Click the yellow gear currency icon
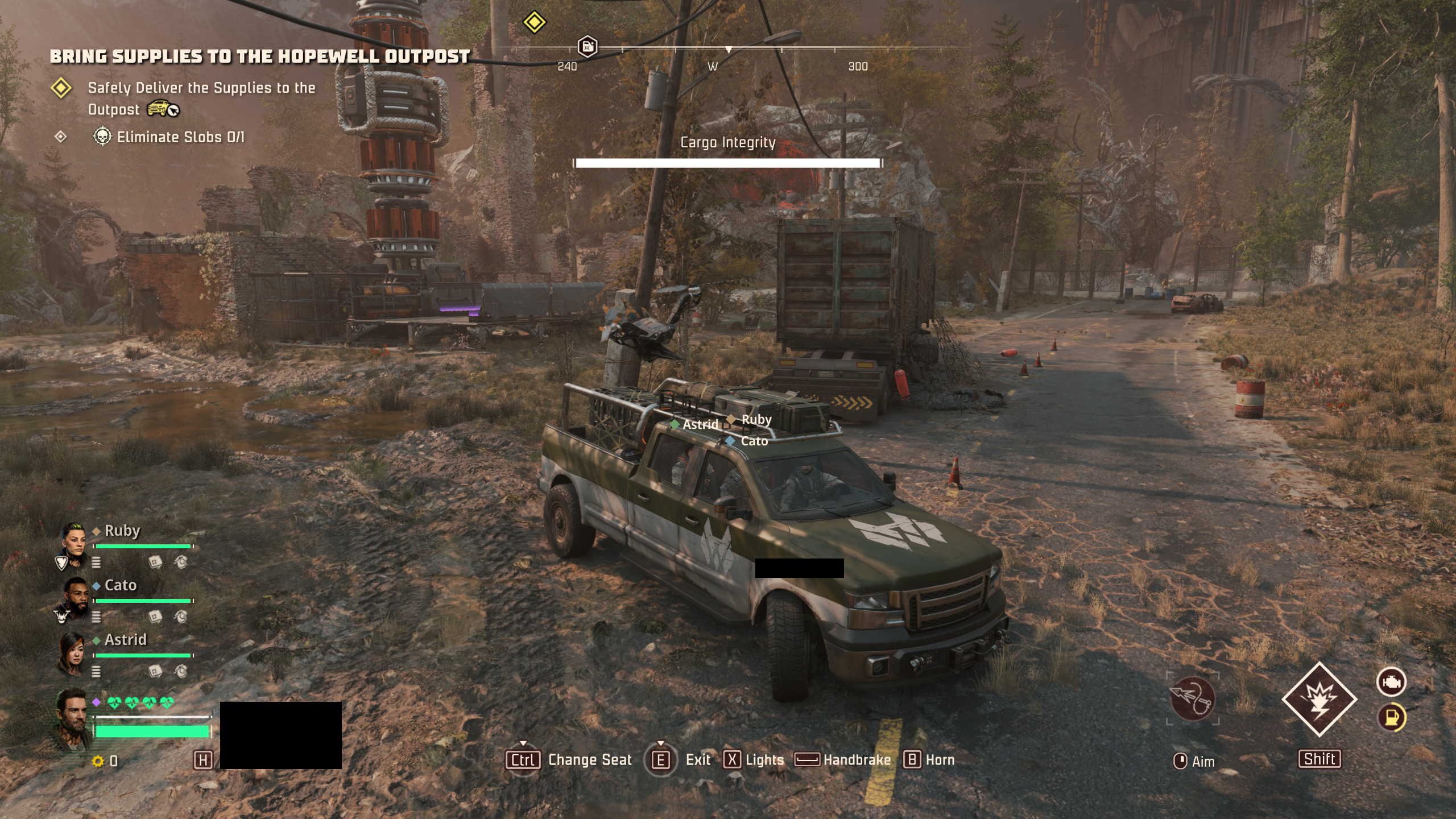 point(98,761)
